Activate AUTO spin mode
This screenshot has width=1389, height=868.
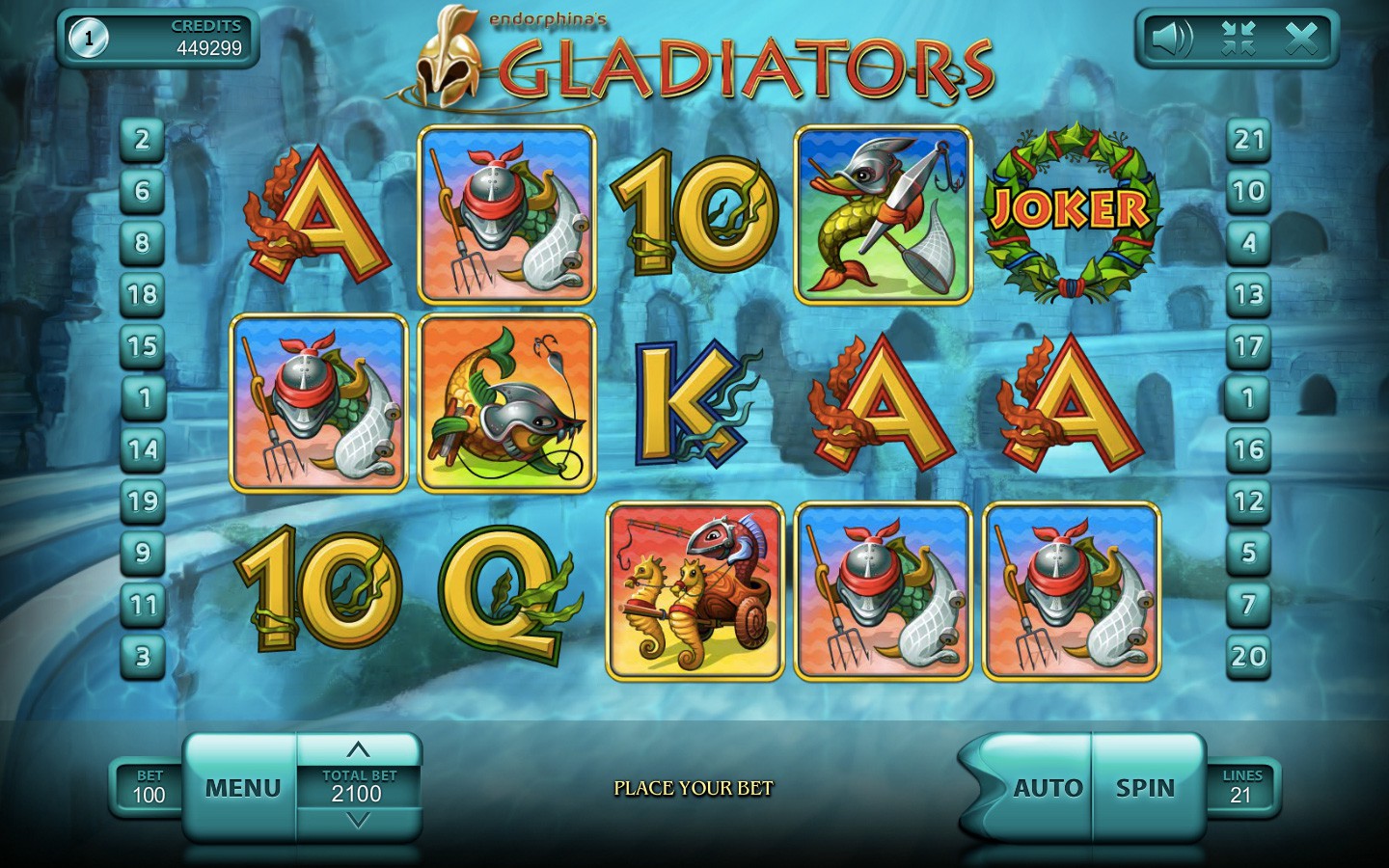coord(1046,788)
